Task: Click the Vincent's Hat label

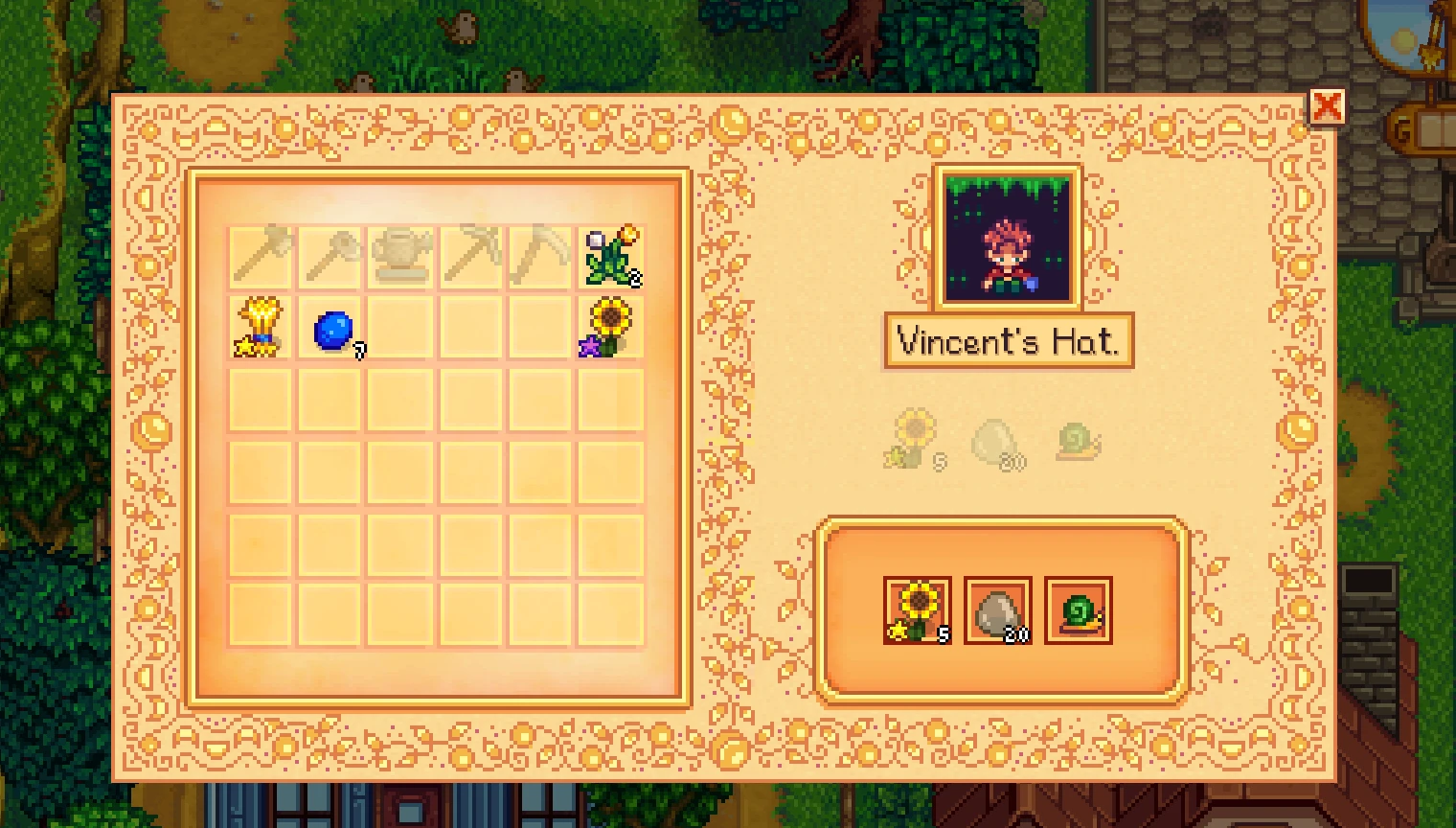Action: tap(1008, 341)
